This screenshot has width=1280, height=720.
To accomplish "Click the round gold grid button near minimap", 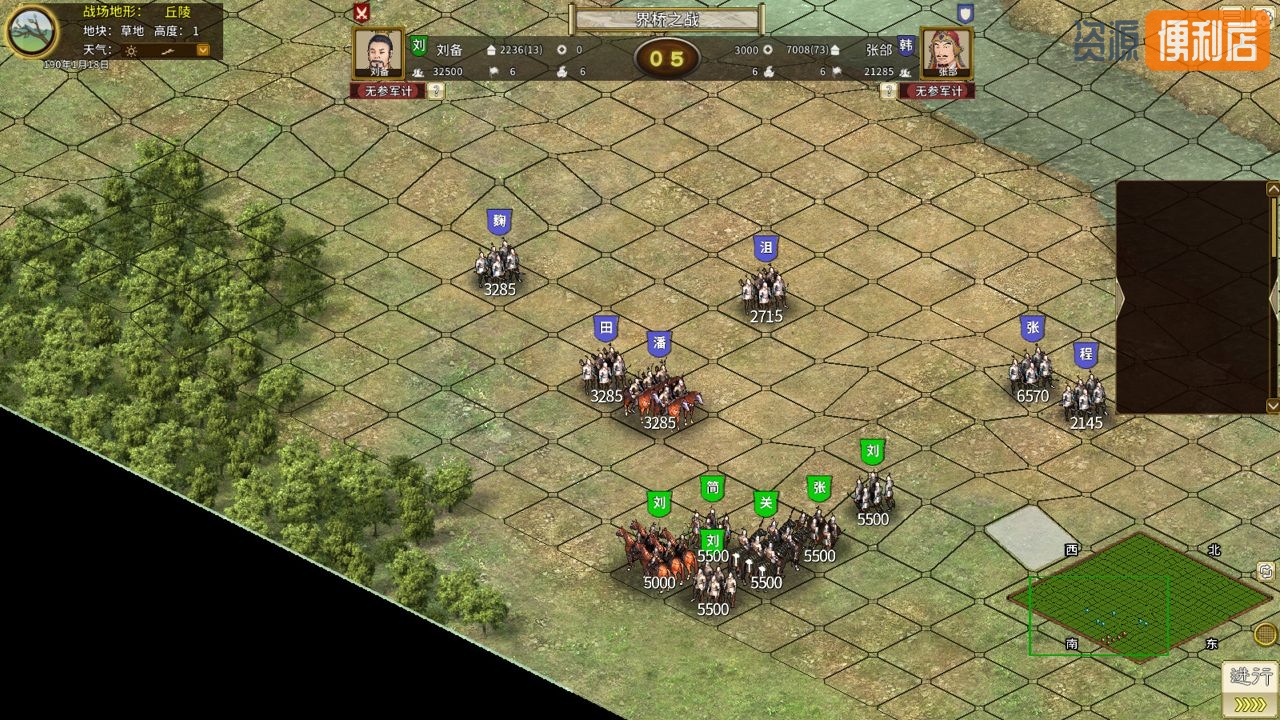I will click(1265, 634).
